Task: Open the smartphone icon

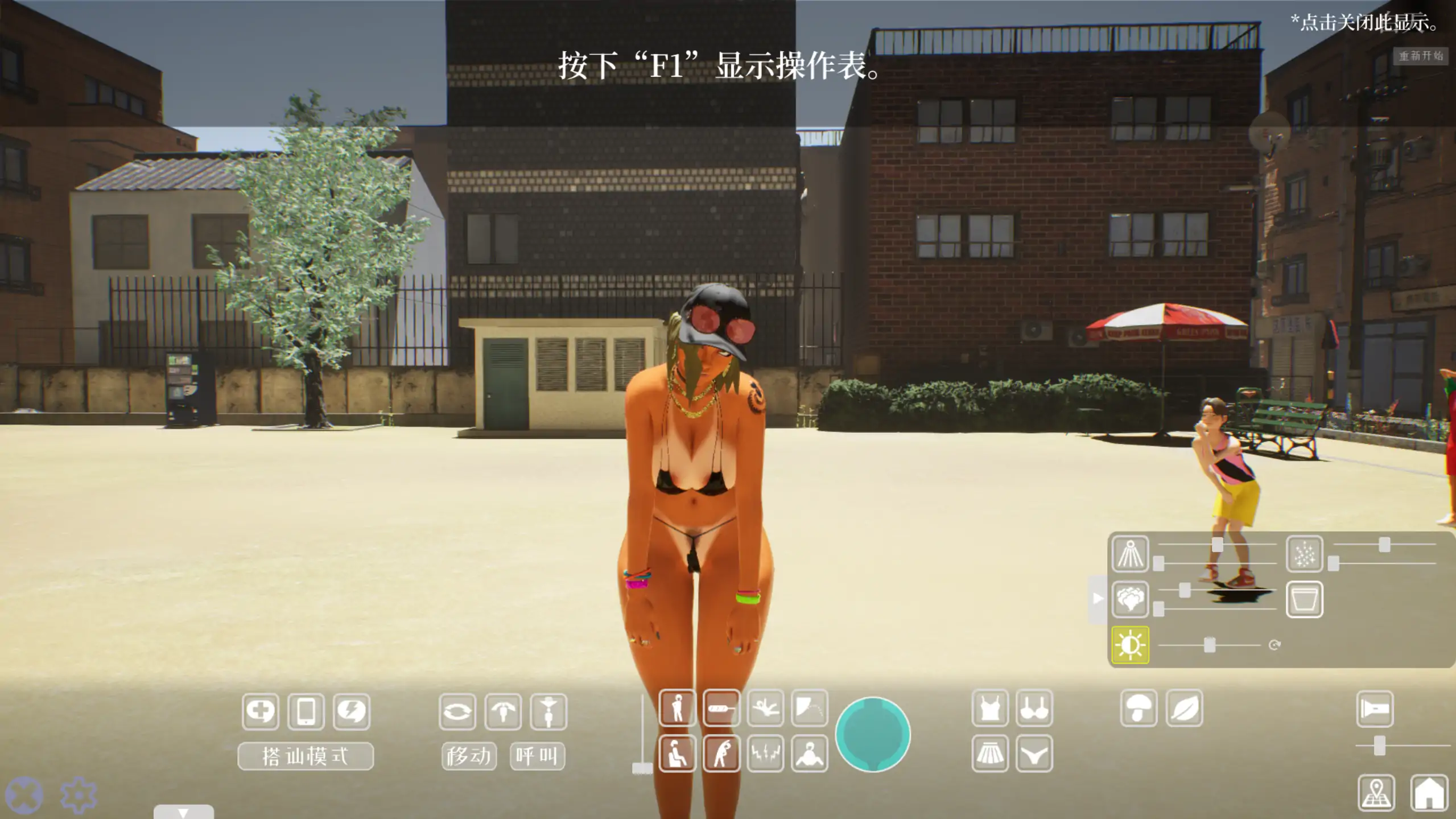Action: (306, 711)
